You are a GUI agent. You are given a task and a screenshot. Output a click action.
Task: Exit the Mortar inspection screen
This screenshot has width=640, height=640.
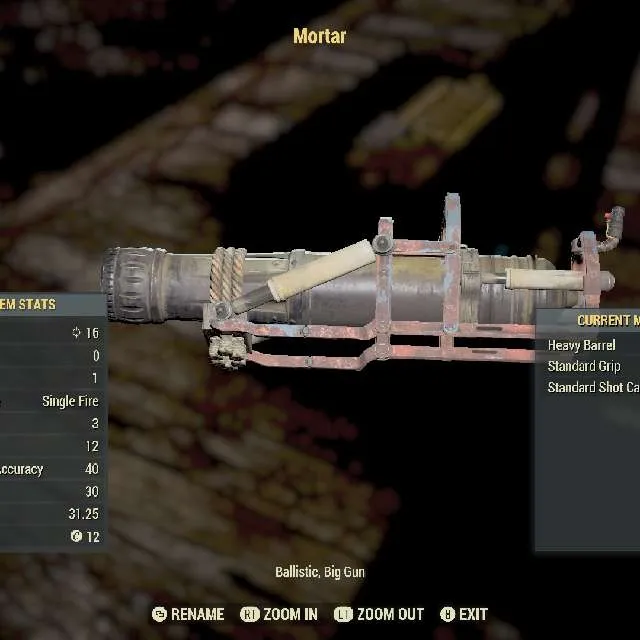pyautogui.click(x=464, y=614)
